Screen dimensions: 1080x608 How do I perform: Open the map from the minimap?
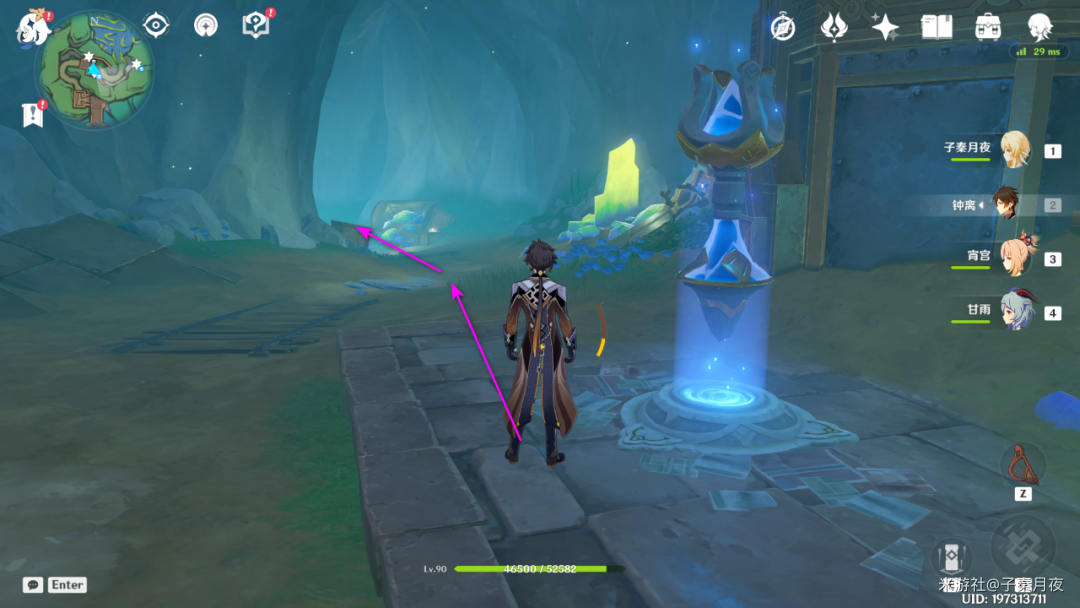94,67
